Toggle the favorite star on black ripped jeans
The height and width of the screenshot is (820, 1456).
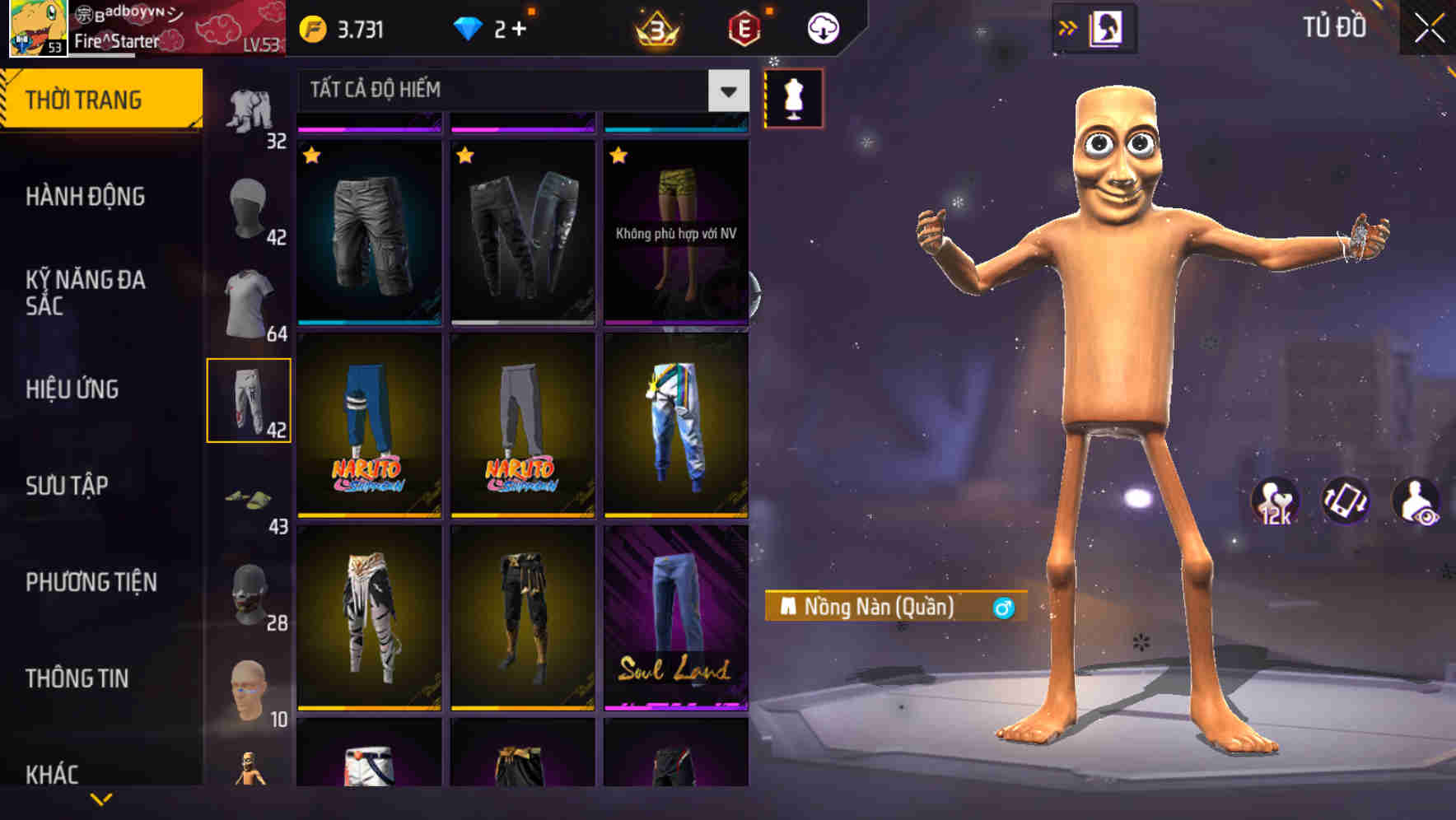(465, 154)
